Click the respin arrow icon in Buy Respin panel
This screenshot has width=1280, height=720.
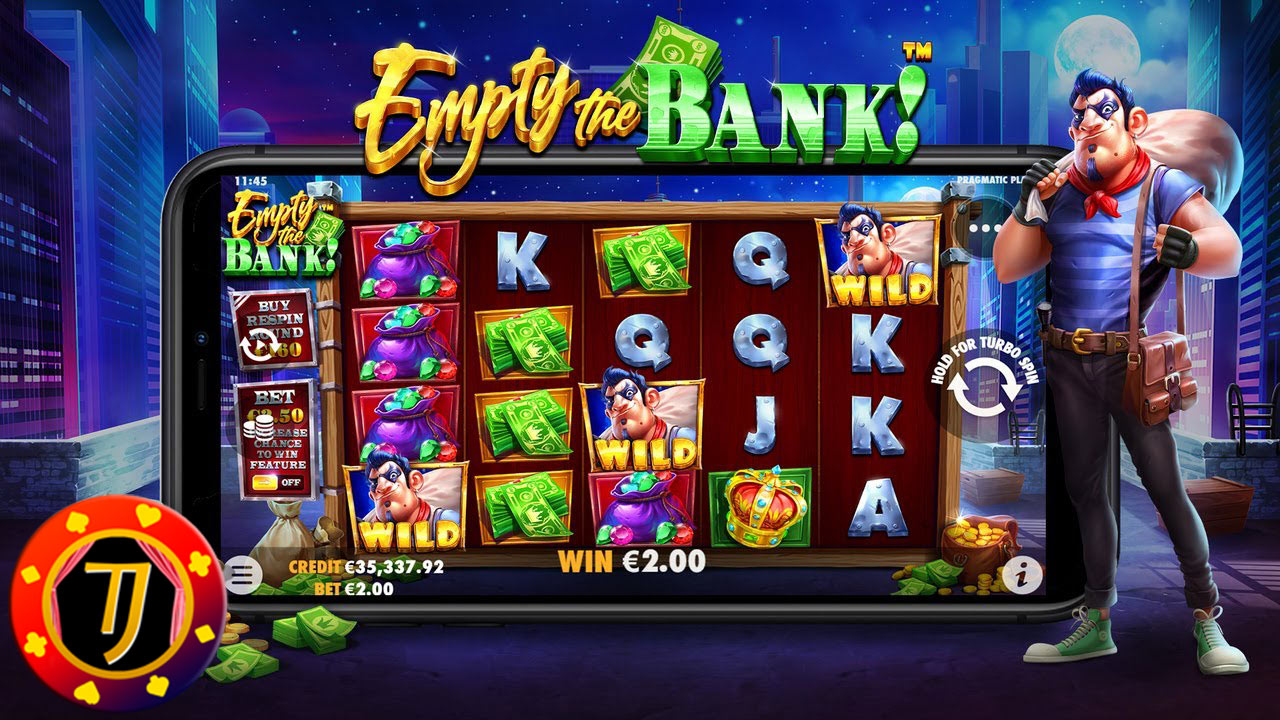(x=260, y=343)
